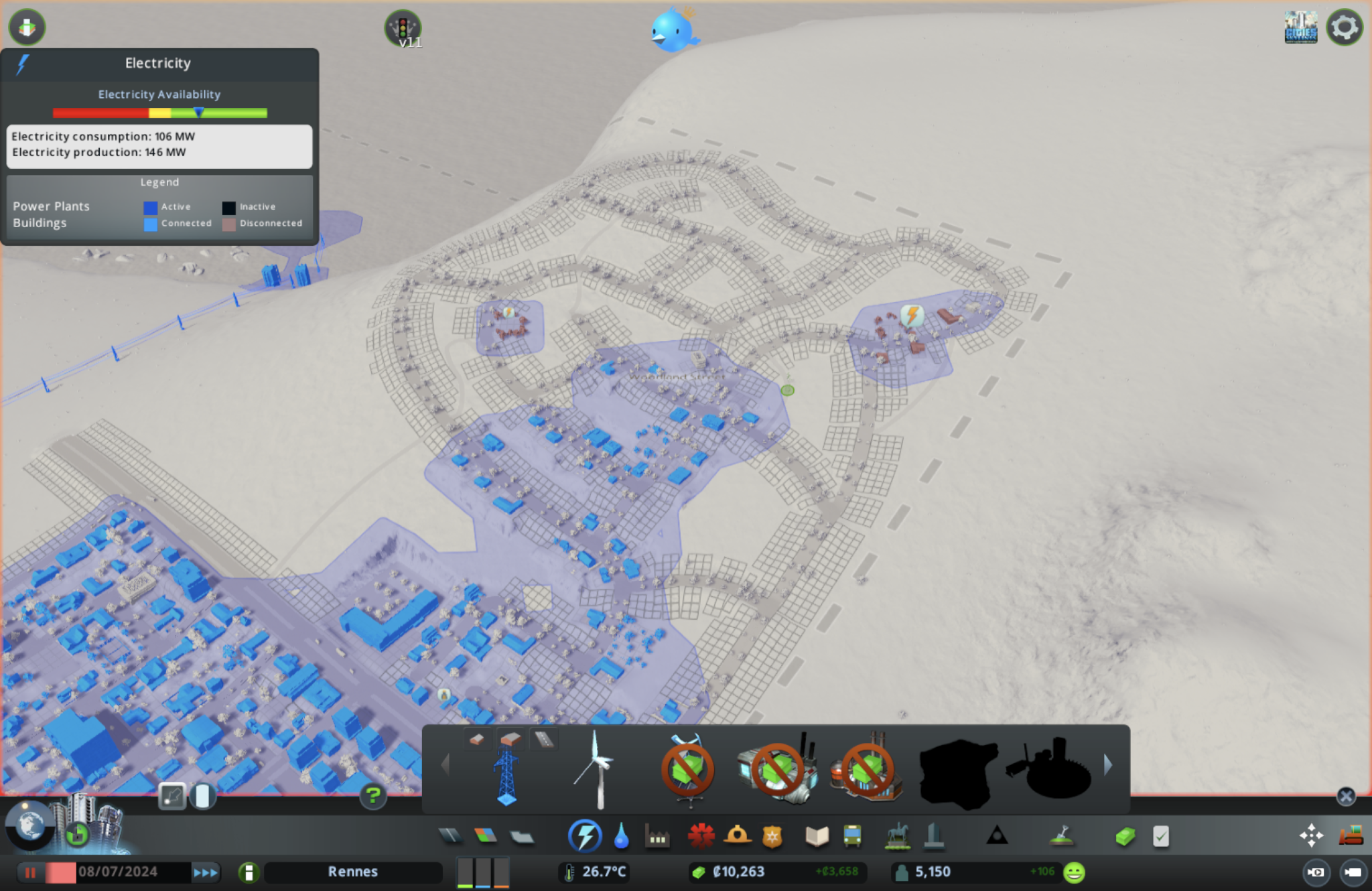Toggle the curved snapping option near the help icon
The width and height of the screenshot is (1372, 891).
171,797
